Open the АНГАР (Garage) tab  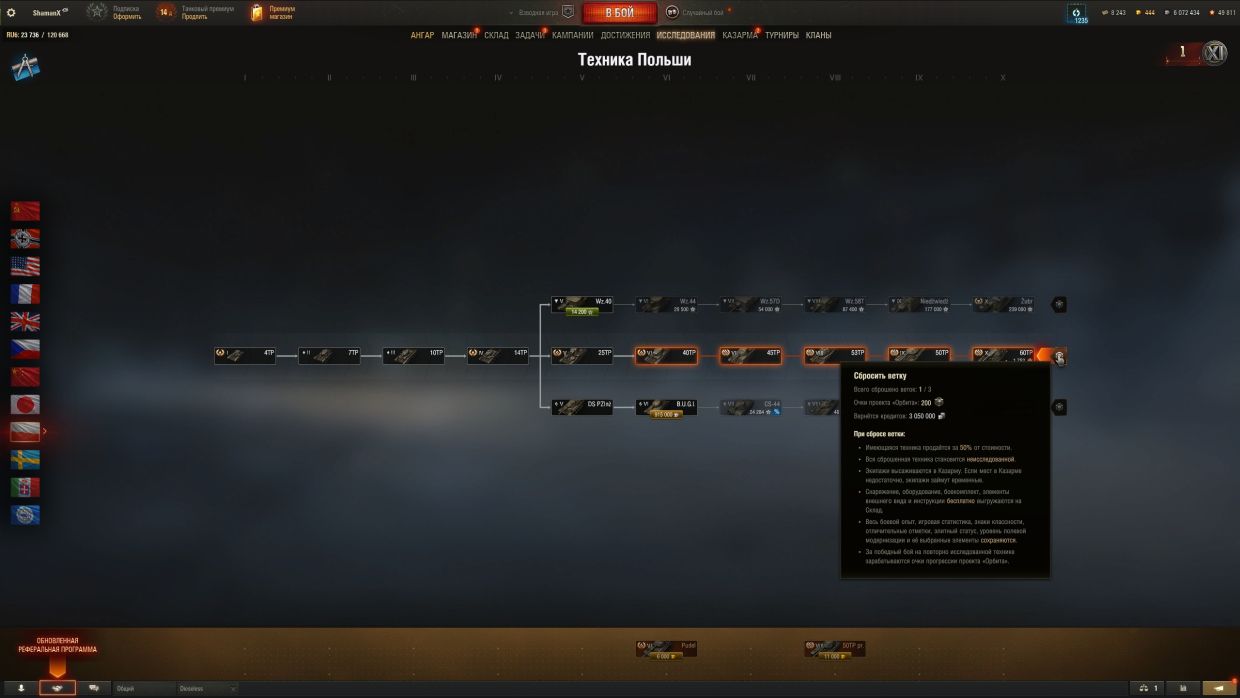[422, 35]
